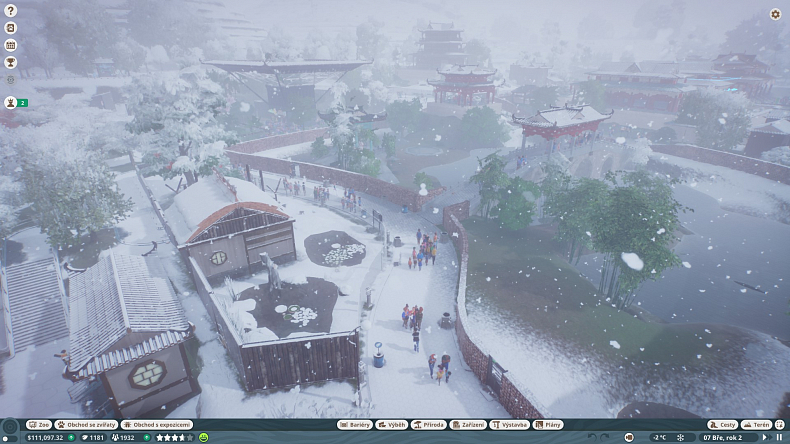Select the Cesty paths tool
Screen dimensions: 790x444
722,425
